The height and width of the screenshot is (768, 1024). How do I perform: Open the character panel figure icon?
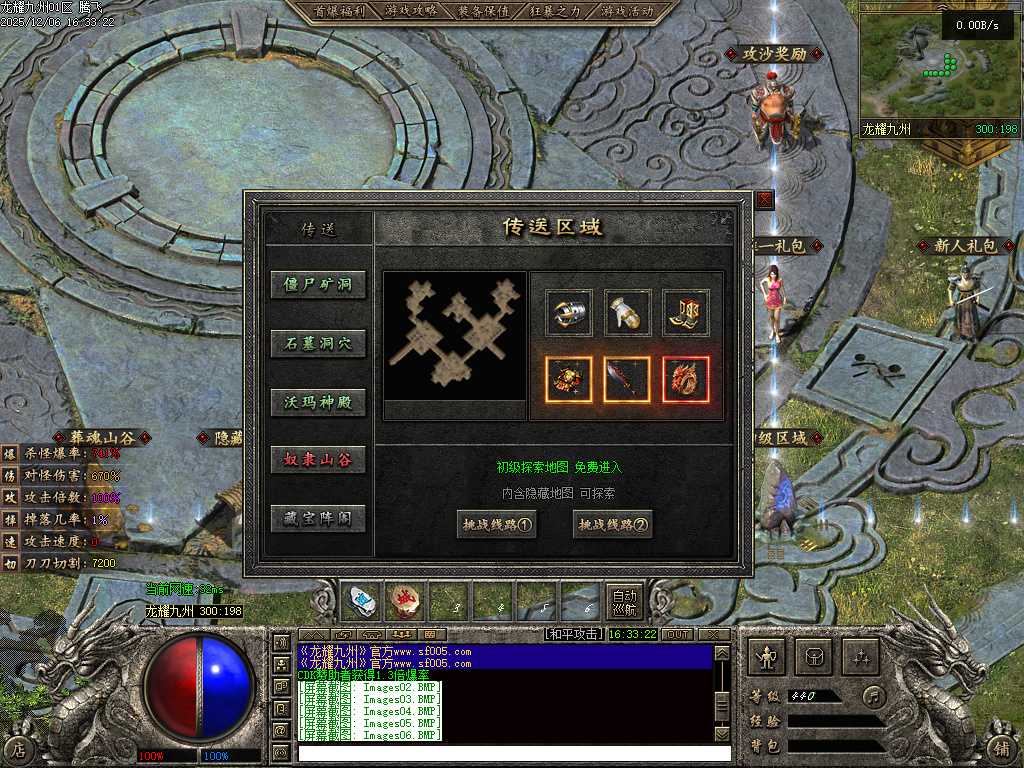click(767, 657)
